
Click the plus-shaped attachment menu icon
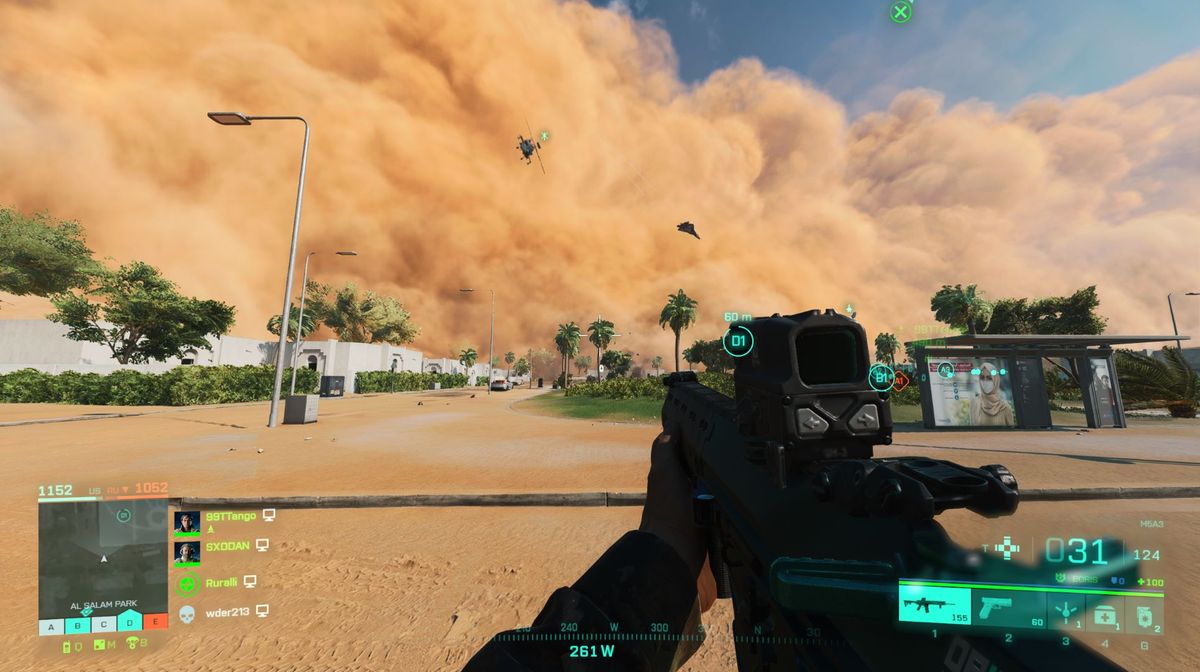[x=1008, y=548]
